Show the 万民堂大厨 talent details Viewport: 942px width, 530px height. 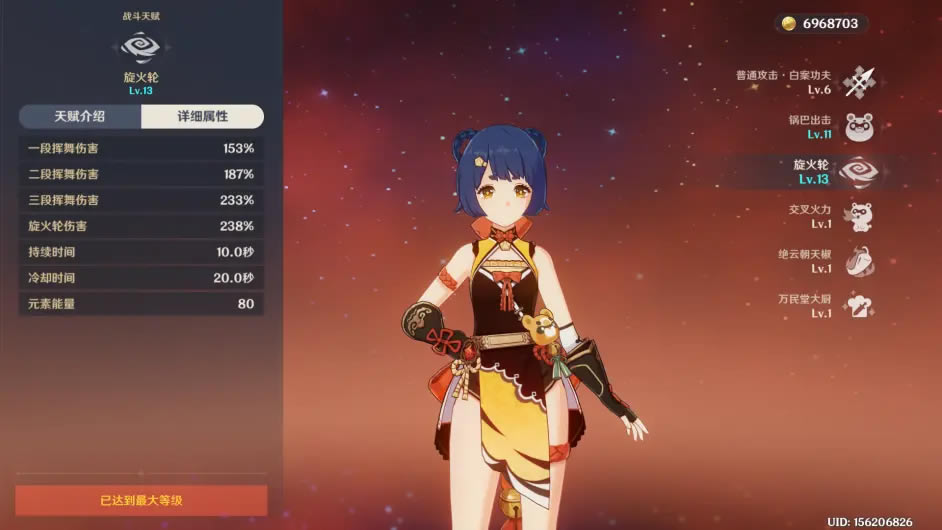tap(859, 306)
